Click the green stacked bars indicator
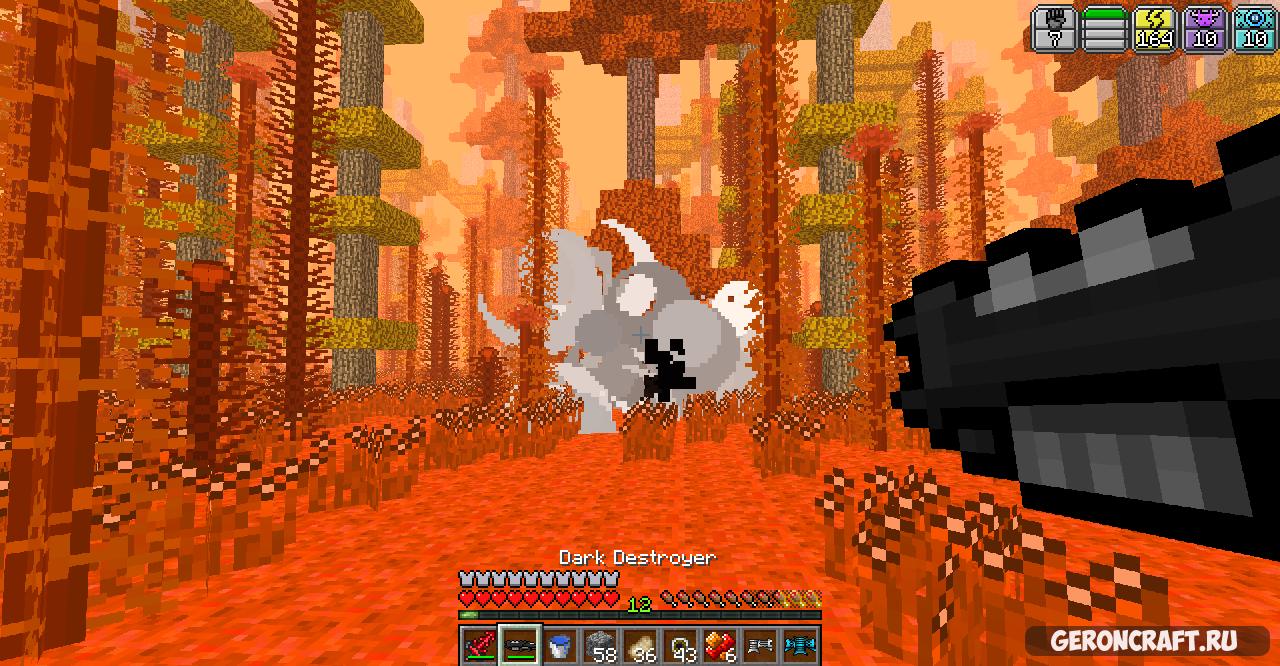 [x=1106, y=27]
